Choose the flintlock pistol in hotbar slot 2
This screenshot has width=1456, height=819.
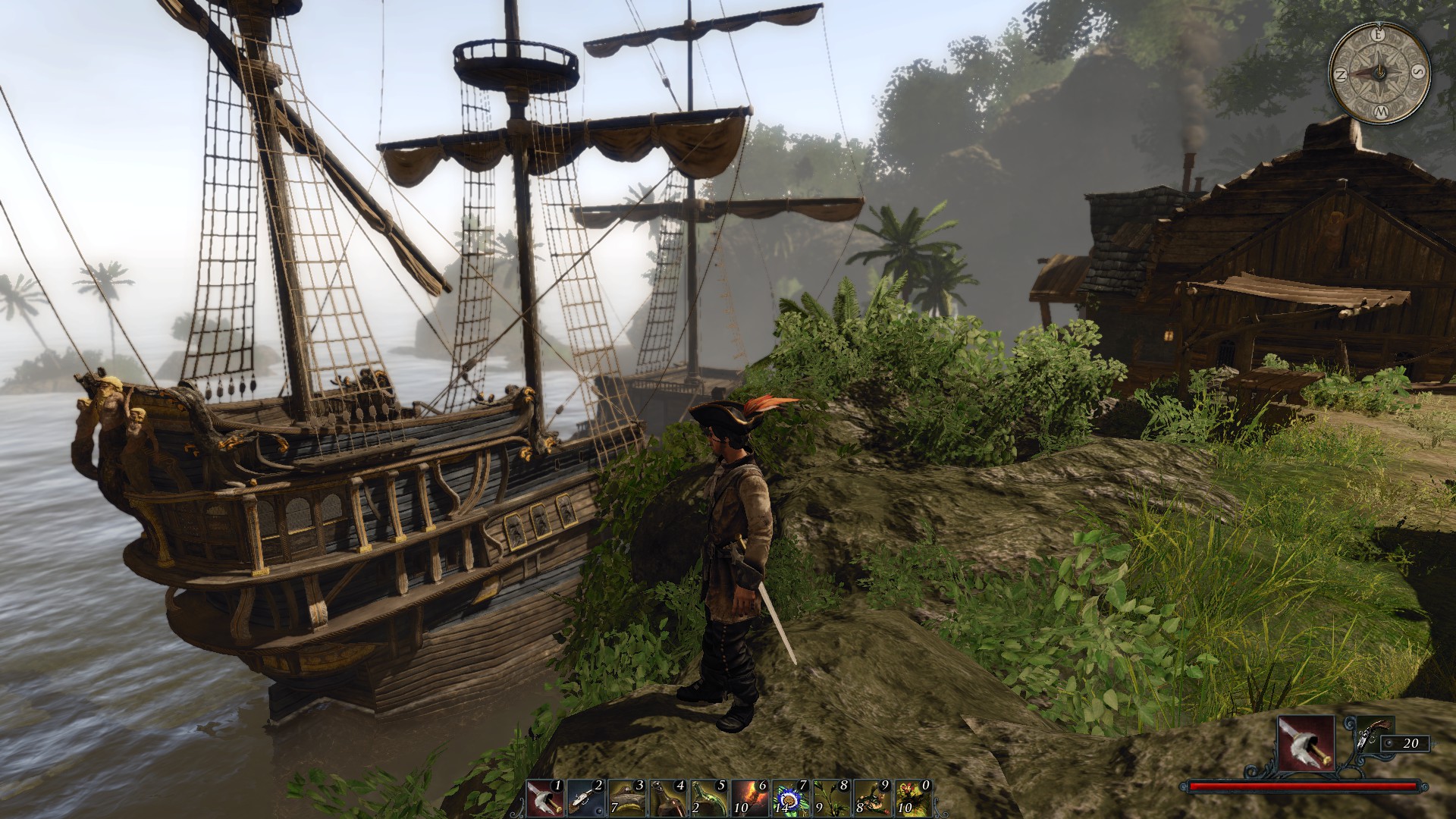586,799
